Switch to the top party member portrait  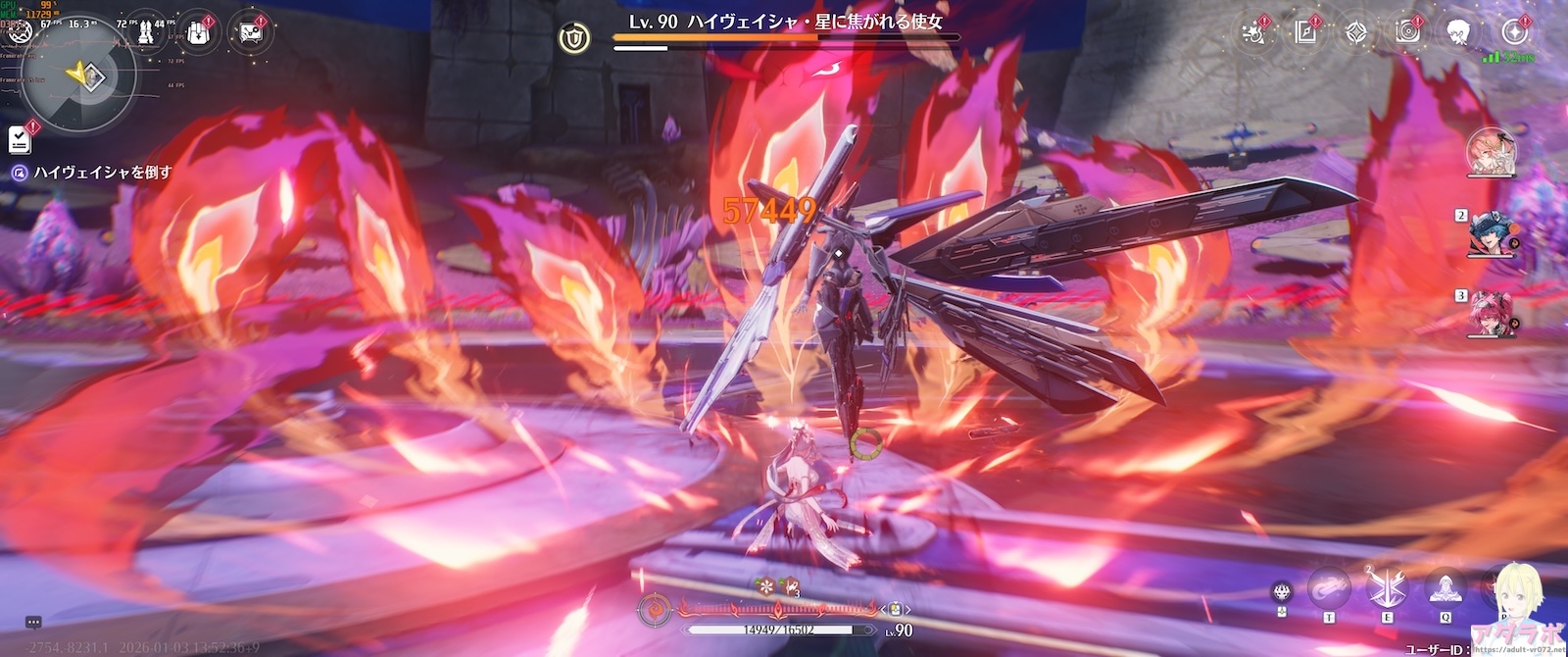[x=1491, y=153]
